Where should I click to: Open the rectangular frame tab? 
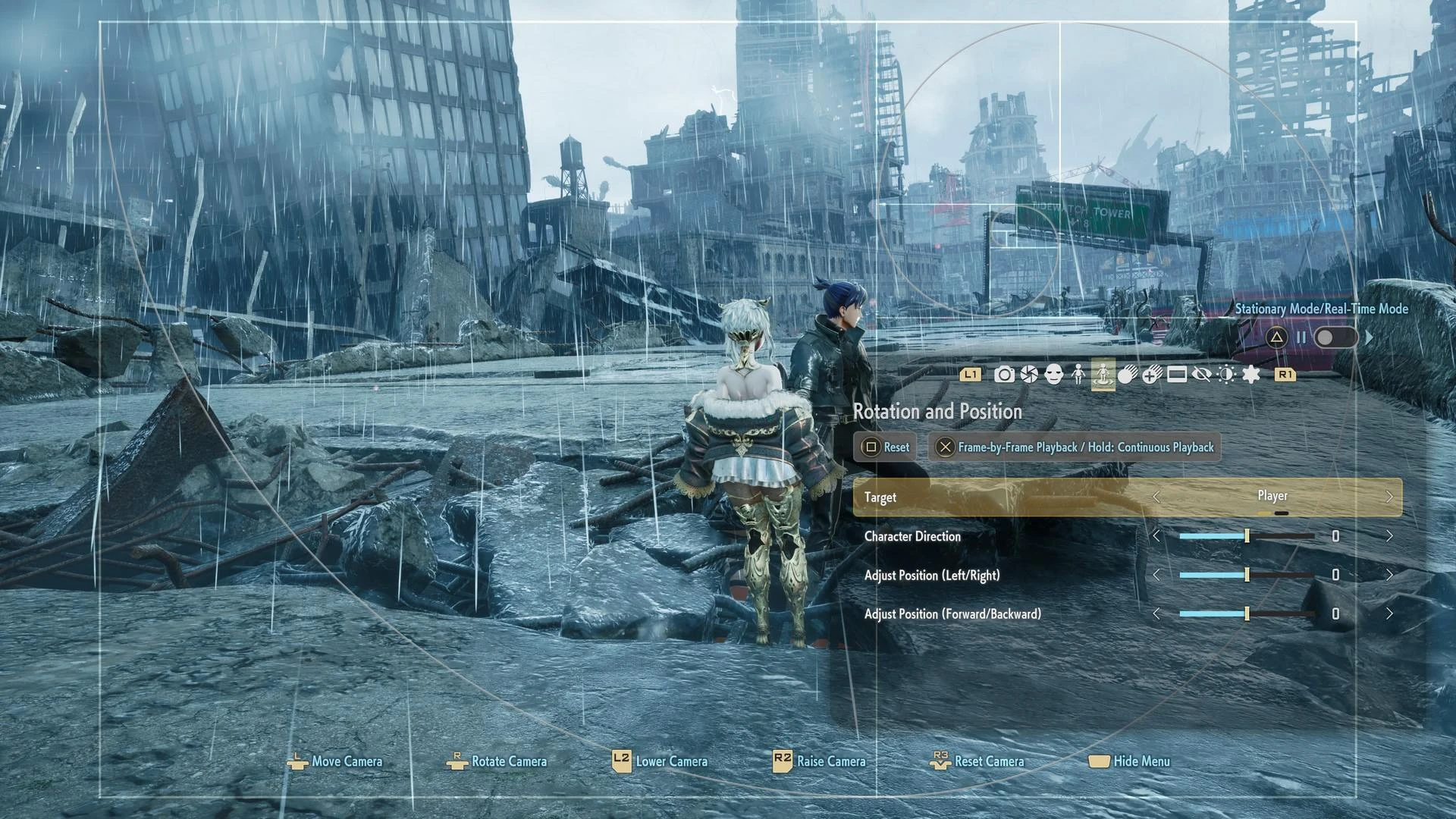[1177, 375]
